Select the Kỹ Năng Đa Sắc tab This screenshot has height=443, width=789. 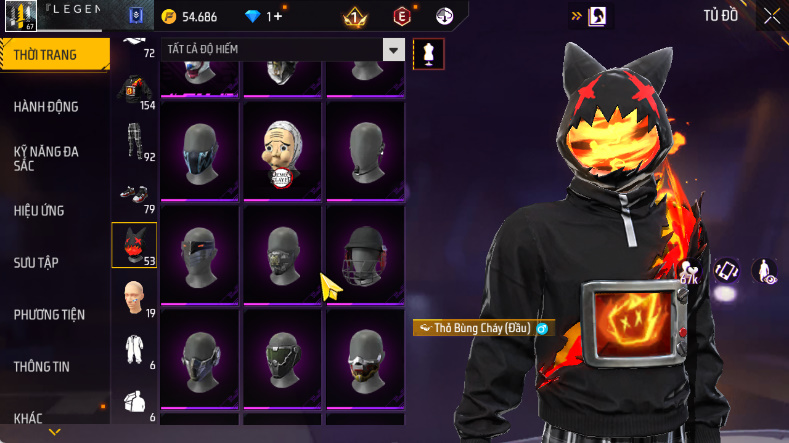coord(46,158)
